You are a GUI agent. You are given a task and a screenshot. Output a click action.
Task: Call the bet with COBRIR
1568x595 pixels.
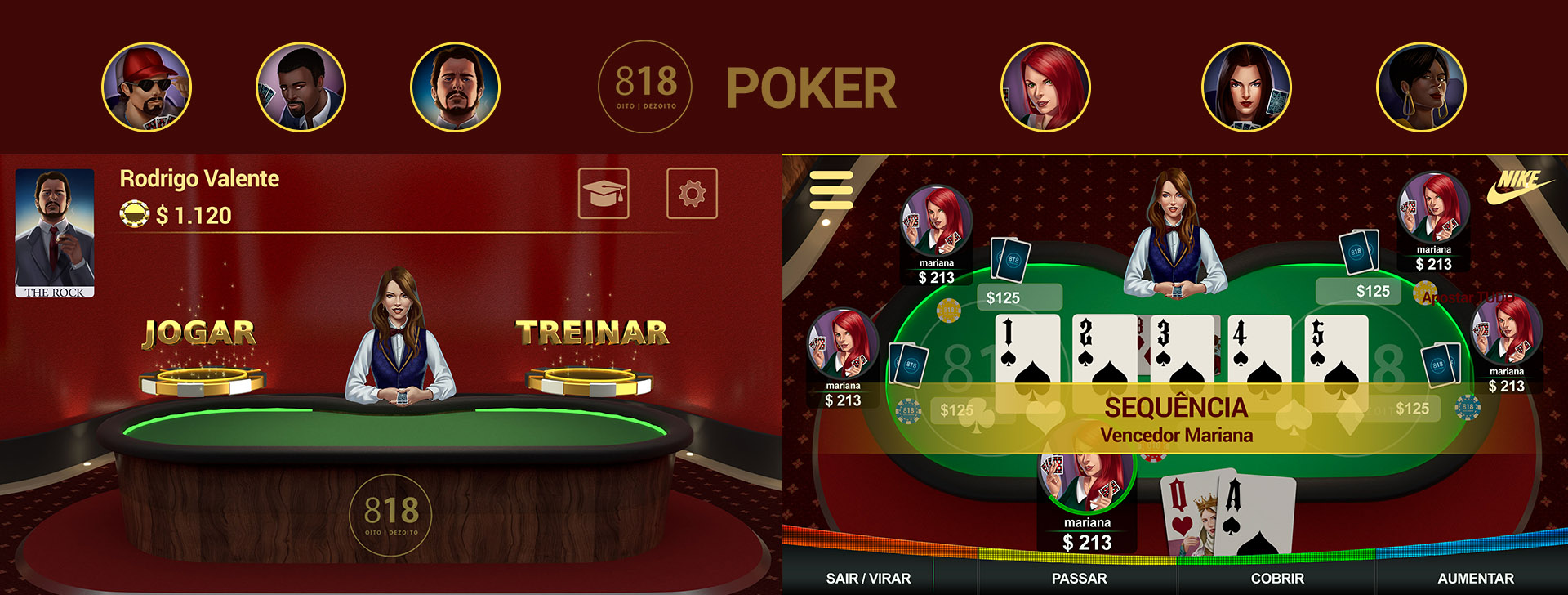(x=1277, y=578)
